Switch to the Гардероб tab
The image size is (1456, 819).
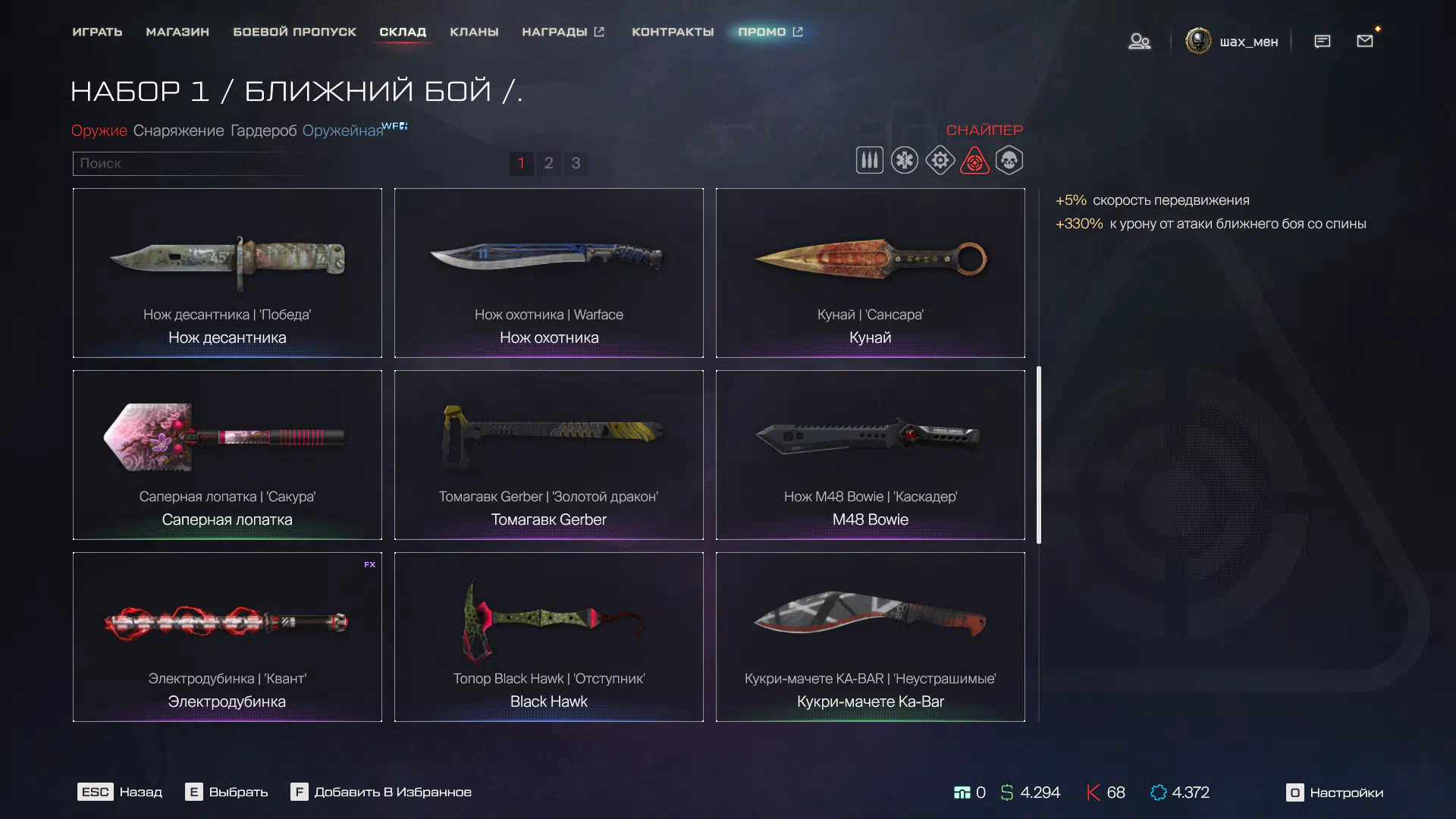(263, 130)
